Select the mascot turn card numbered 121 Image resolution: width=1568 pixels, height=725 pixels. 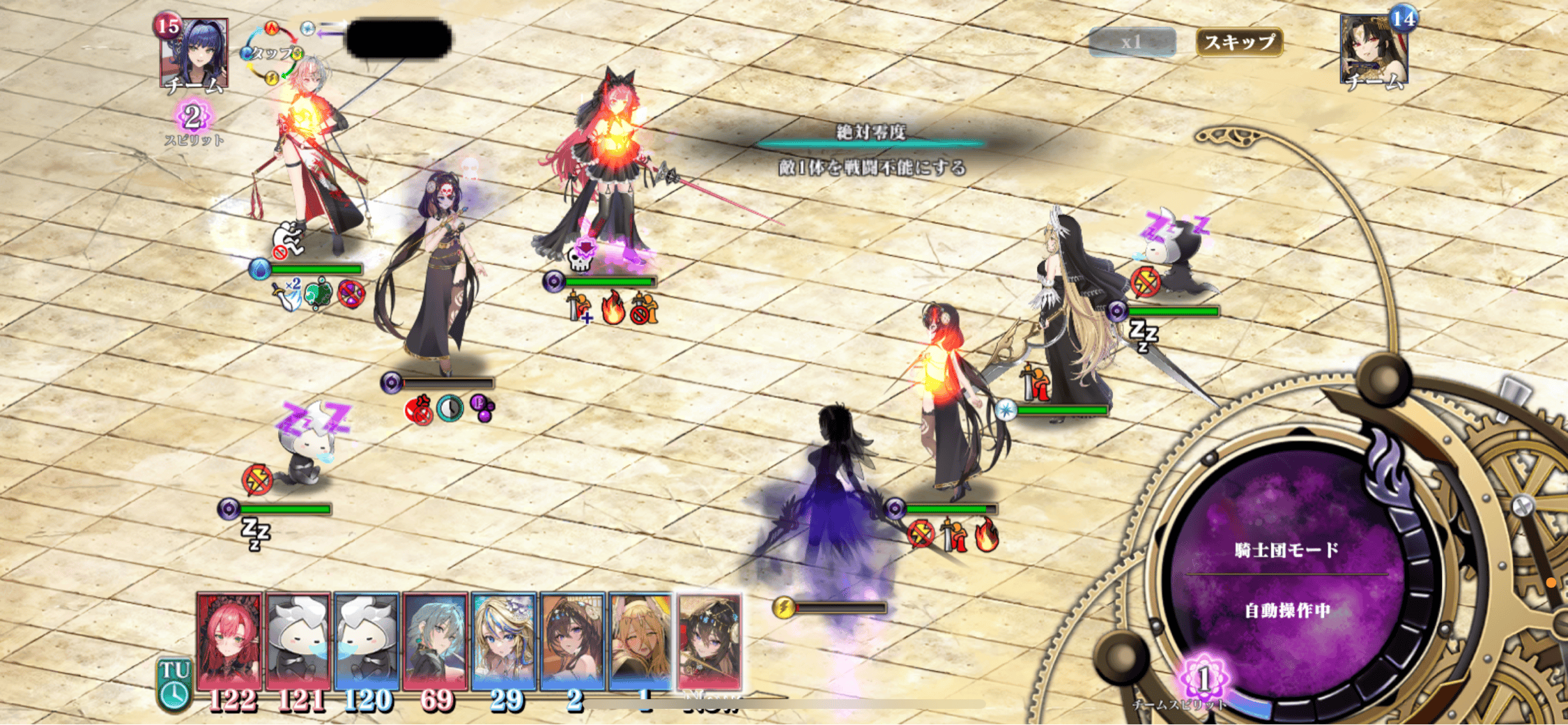pos(298,641)
